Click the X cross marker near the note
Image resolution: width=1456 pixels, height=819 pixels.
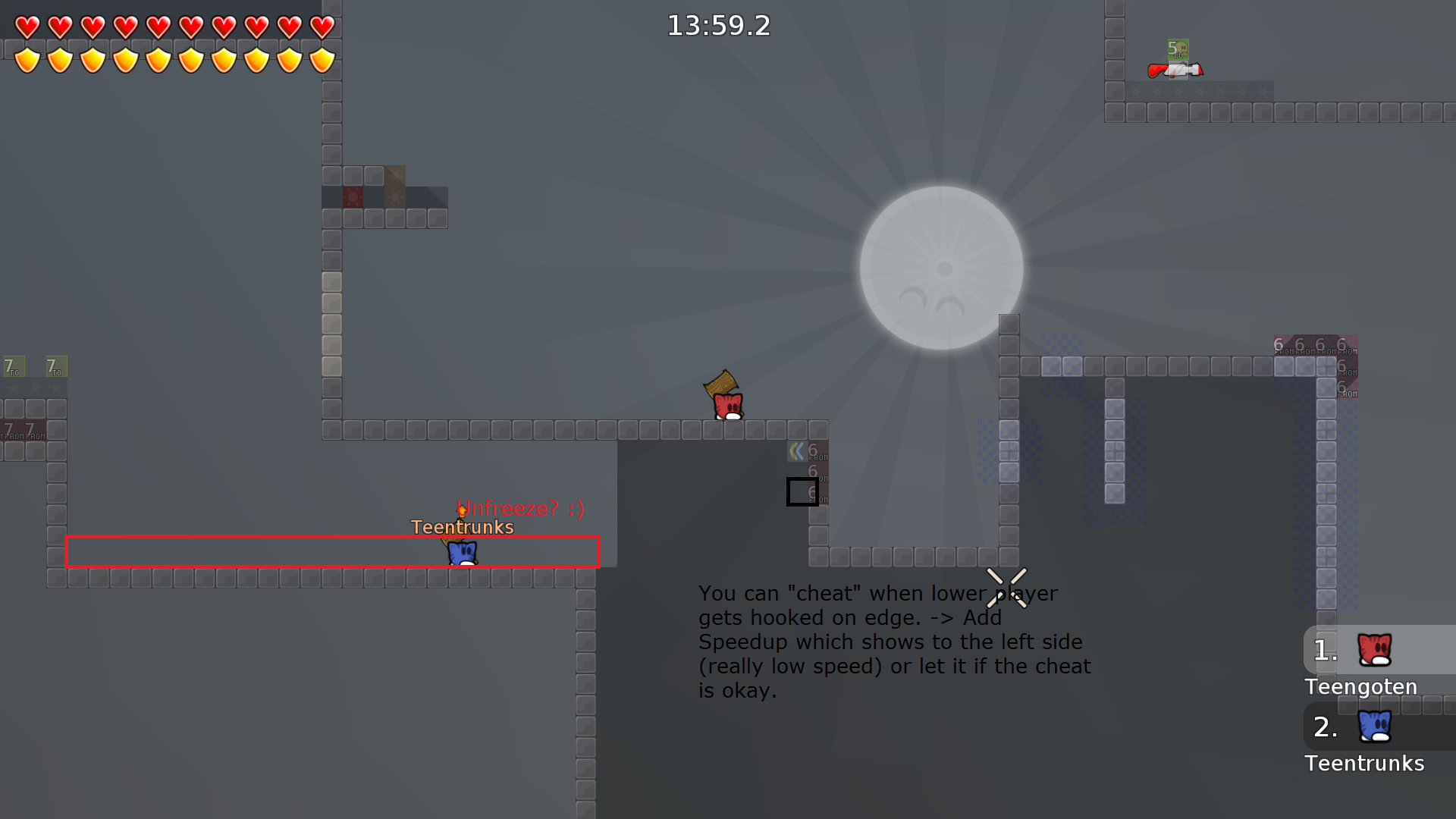click(x=1007, y=589)
